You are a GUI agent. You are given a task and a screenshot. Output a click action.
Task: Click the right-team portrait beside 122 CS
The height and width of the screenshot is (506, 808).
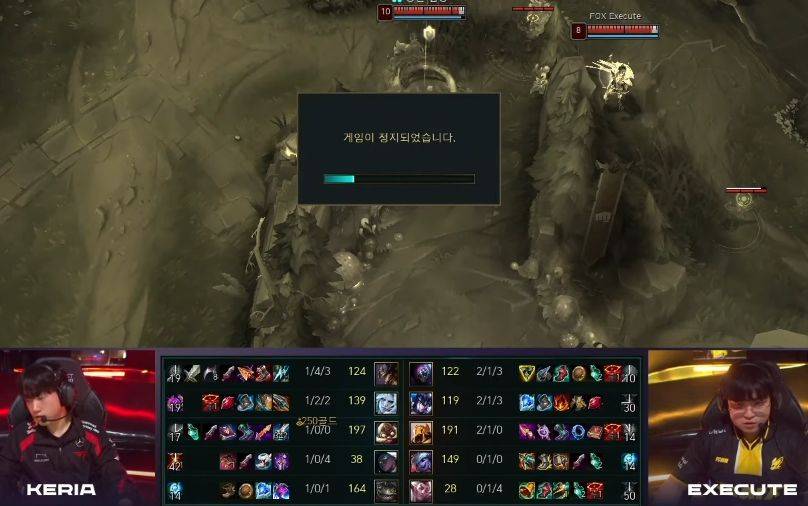tap(421, 374)
